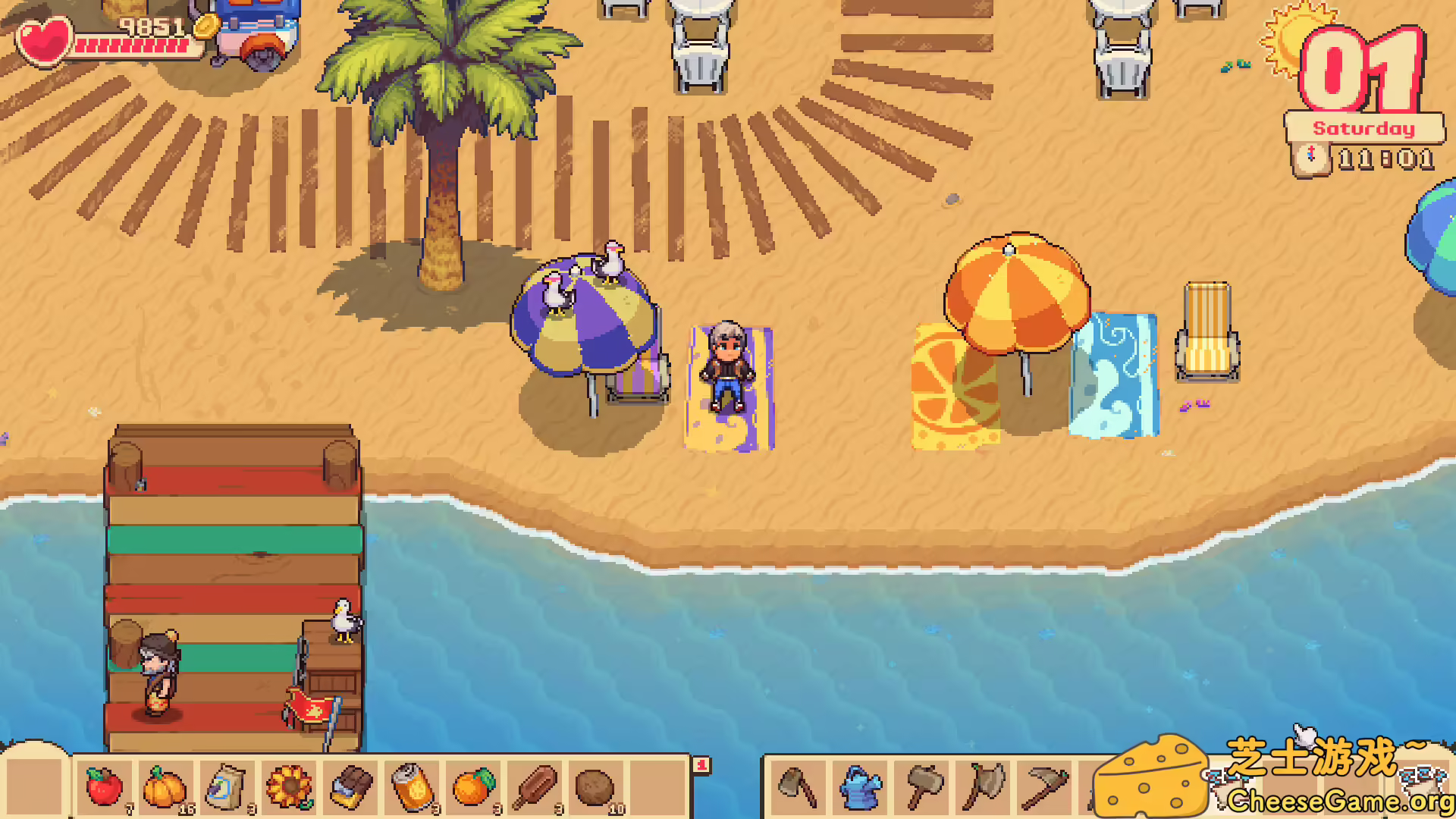The image size is (1456, 819).
Task: Click the hotbar page 1 flag marker
Action: (701, 763)
